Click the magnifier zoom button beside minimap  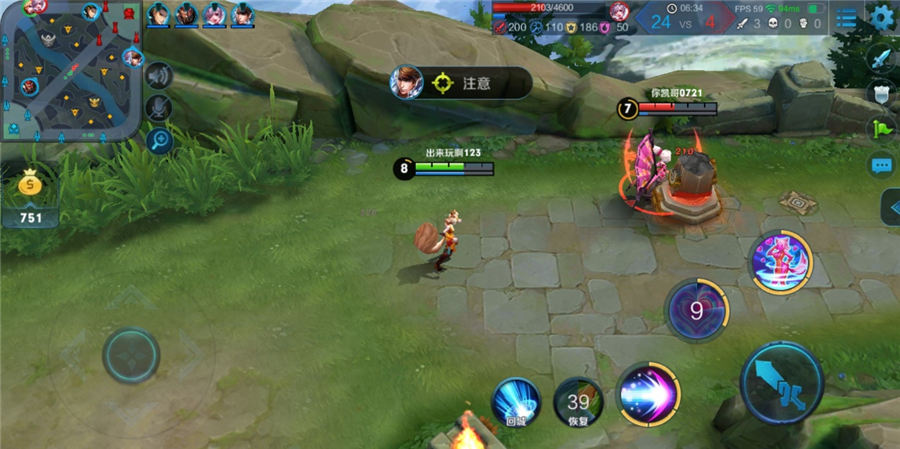pyautogui.click(x=159, y=140)
